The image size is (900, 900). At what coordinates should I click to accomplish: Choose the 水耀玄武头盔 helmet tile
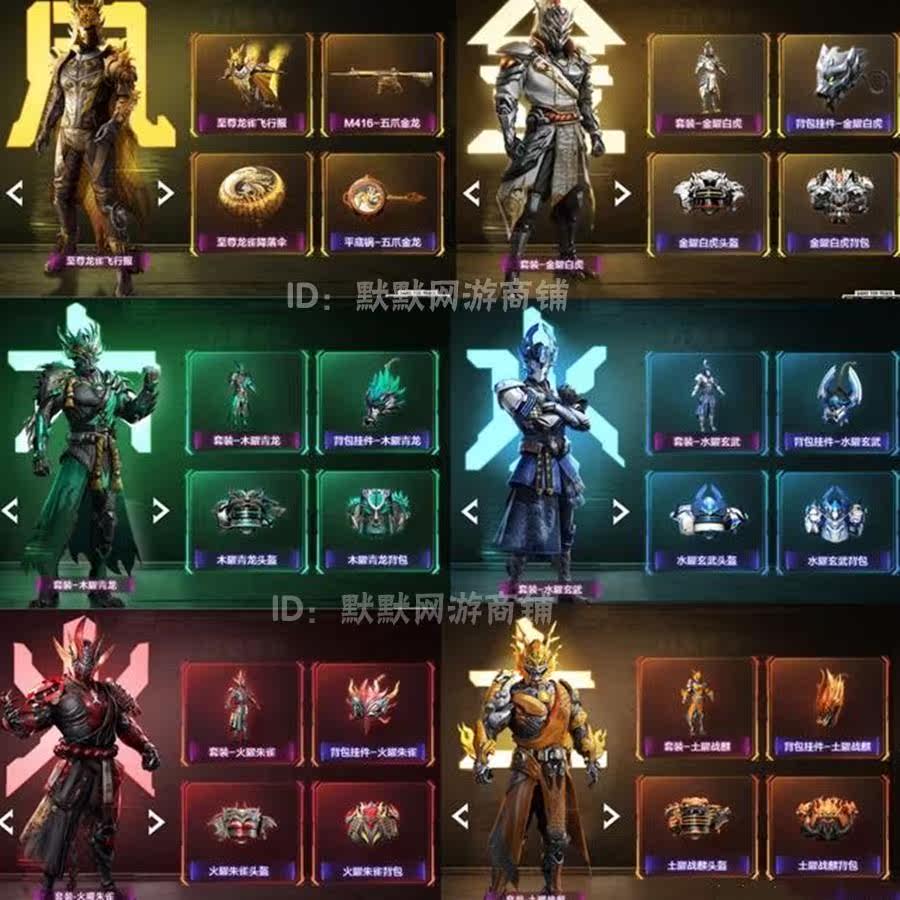(x=706, y=520)
